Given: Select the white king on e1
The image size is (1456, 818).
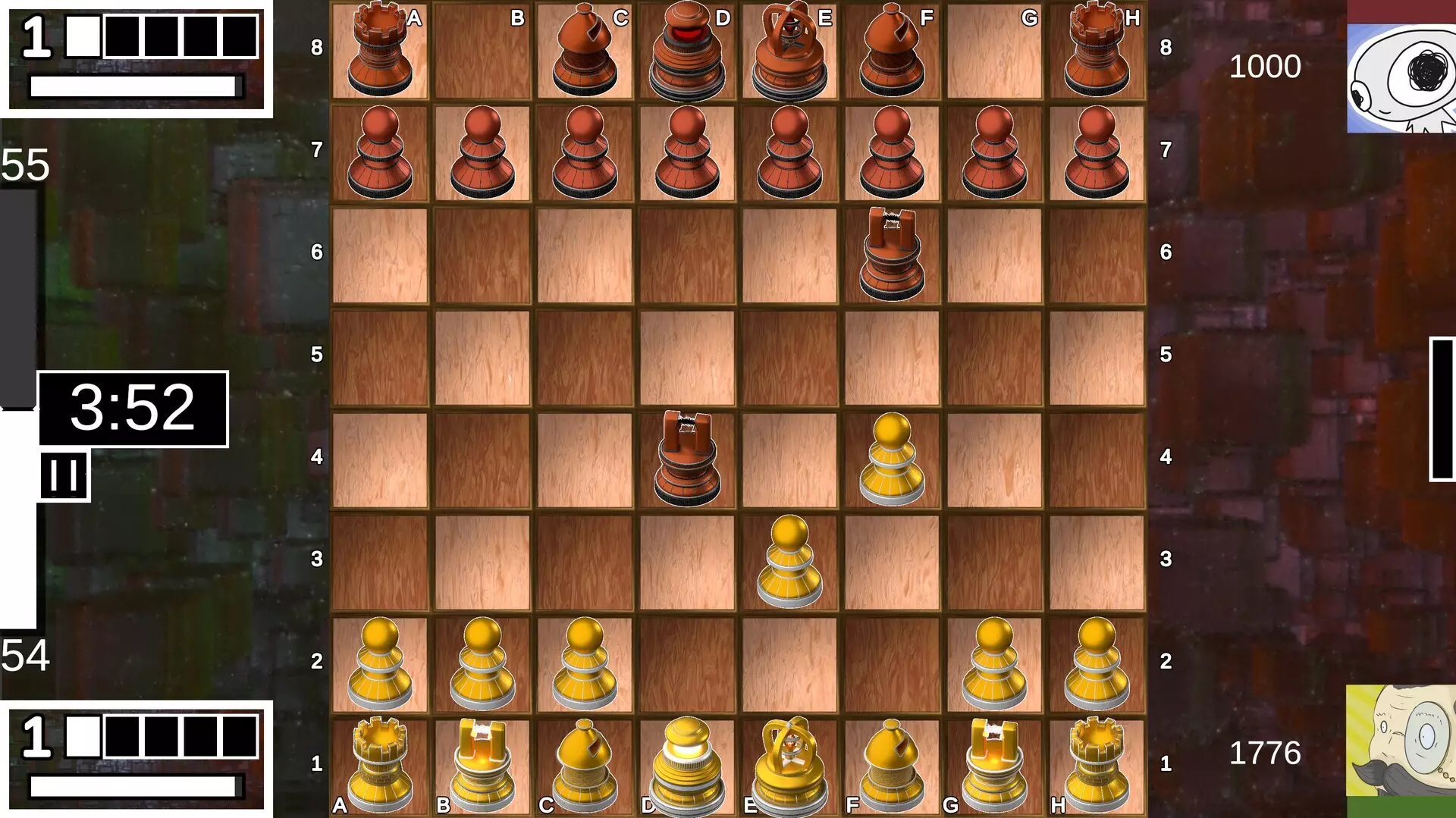Looking at the screenshot, I should (790, 762).
